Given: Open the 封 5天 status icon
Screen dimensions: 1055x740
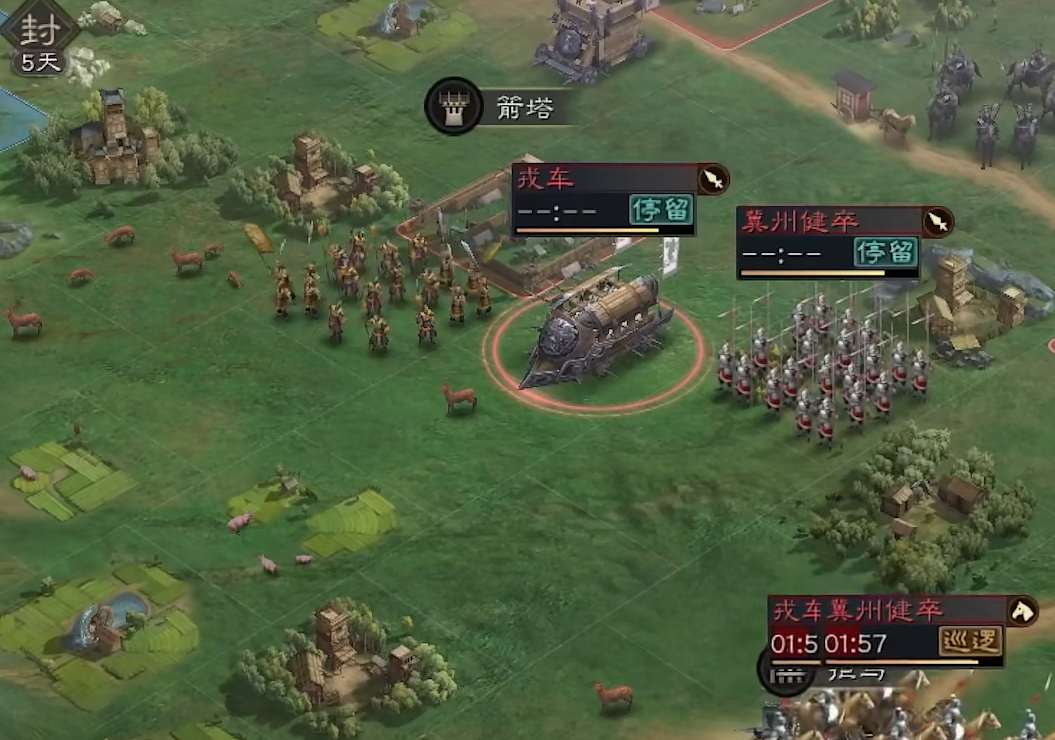Looking at the screenshot, I should [x=40, y=38].
